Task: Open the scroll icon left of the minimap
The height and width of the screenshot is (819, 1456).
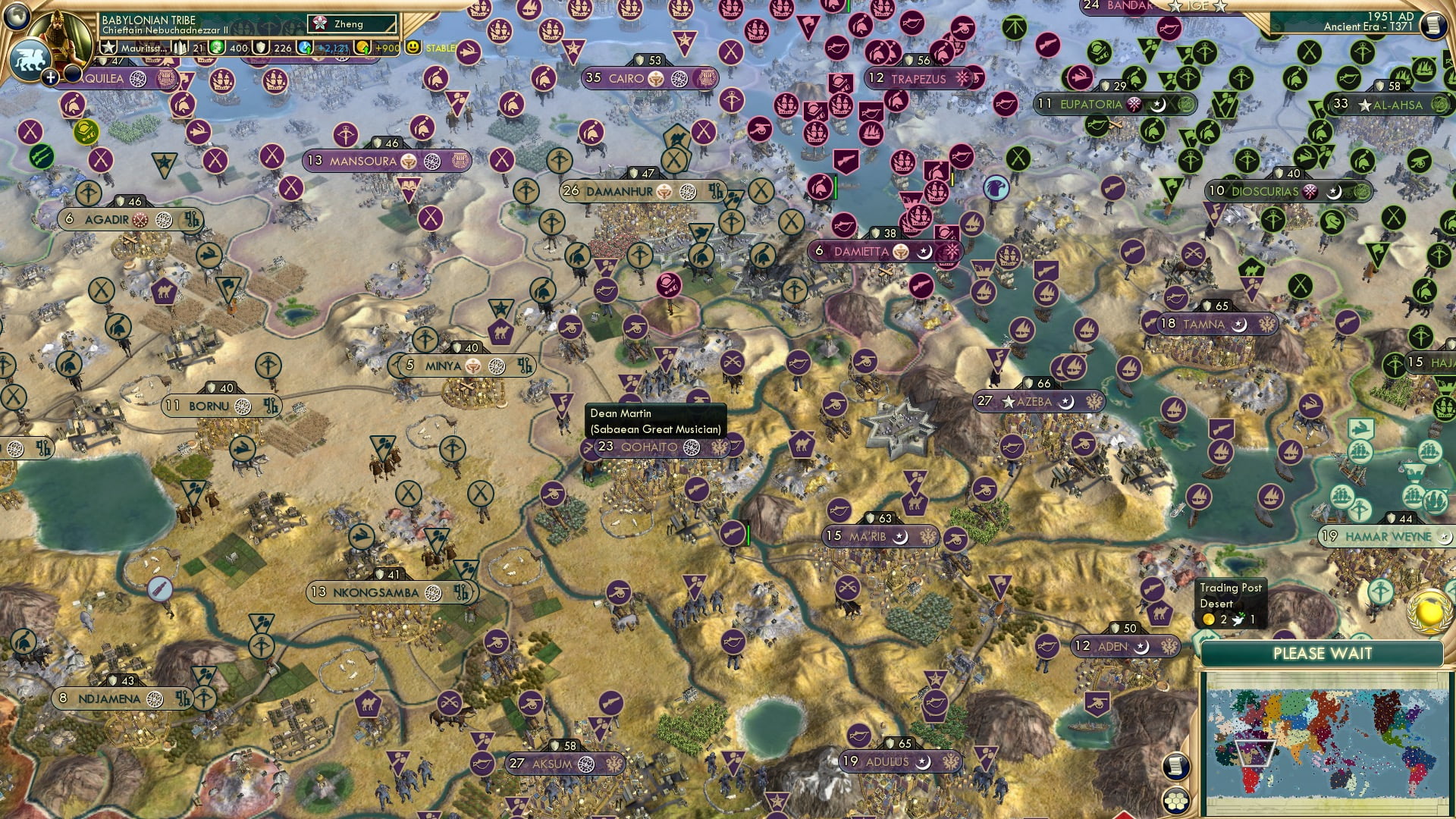Action: [1175, 766]
